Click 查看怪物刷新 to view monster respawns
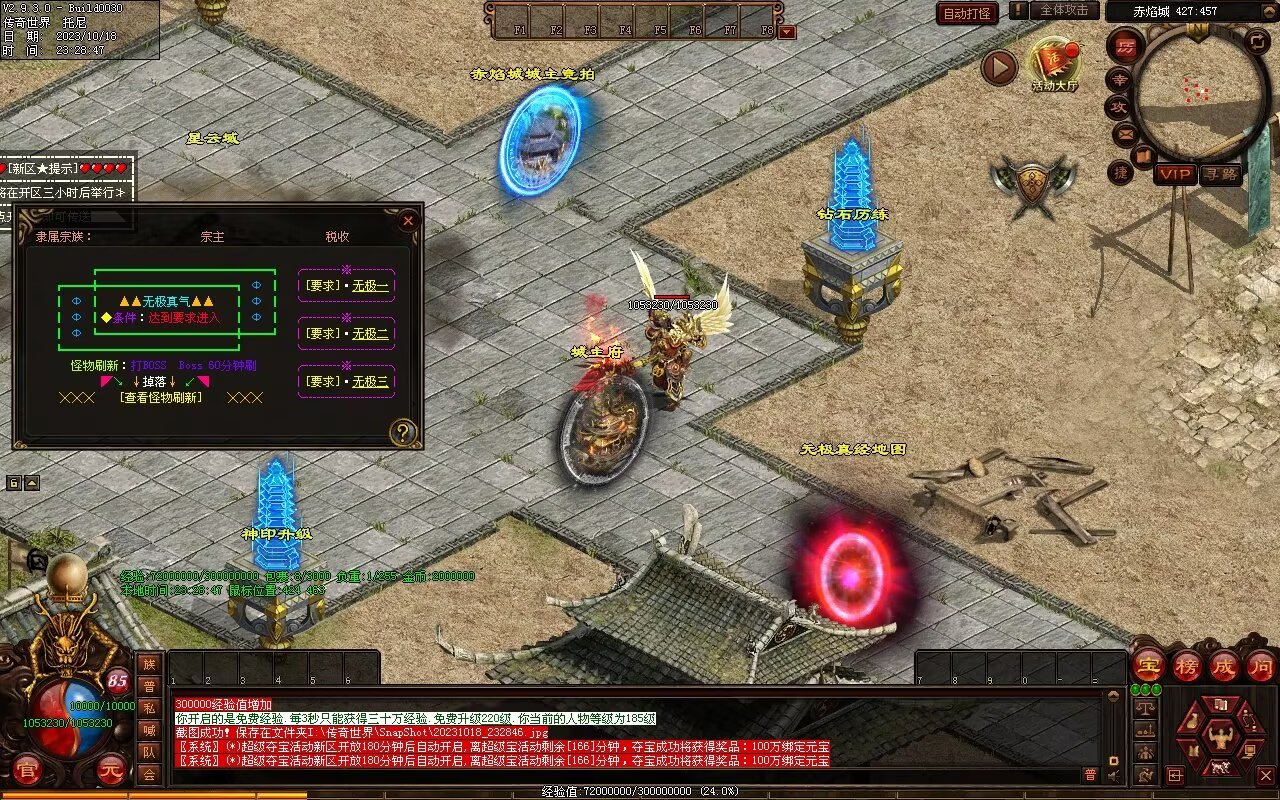 click(x=160, y=397)
